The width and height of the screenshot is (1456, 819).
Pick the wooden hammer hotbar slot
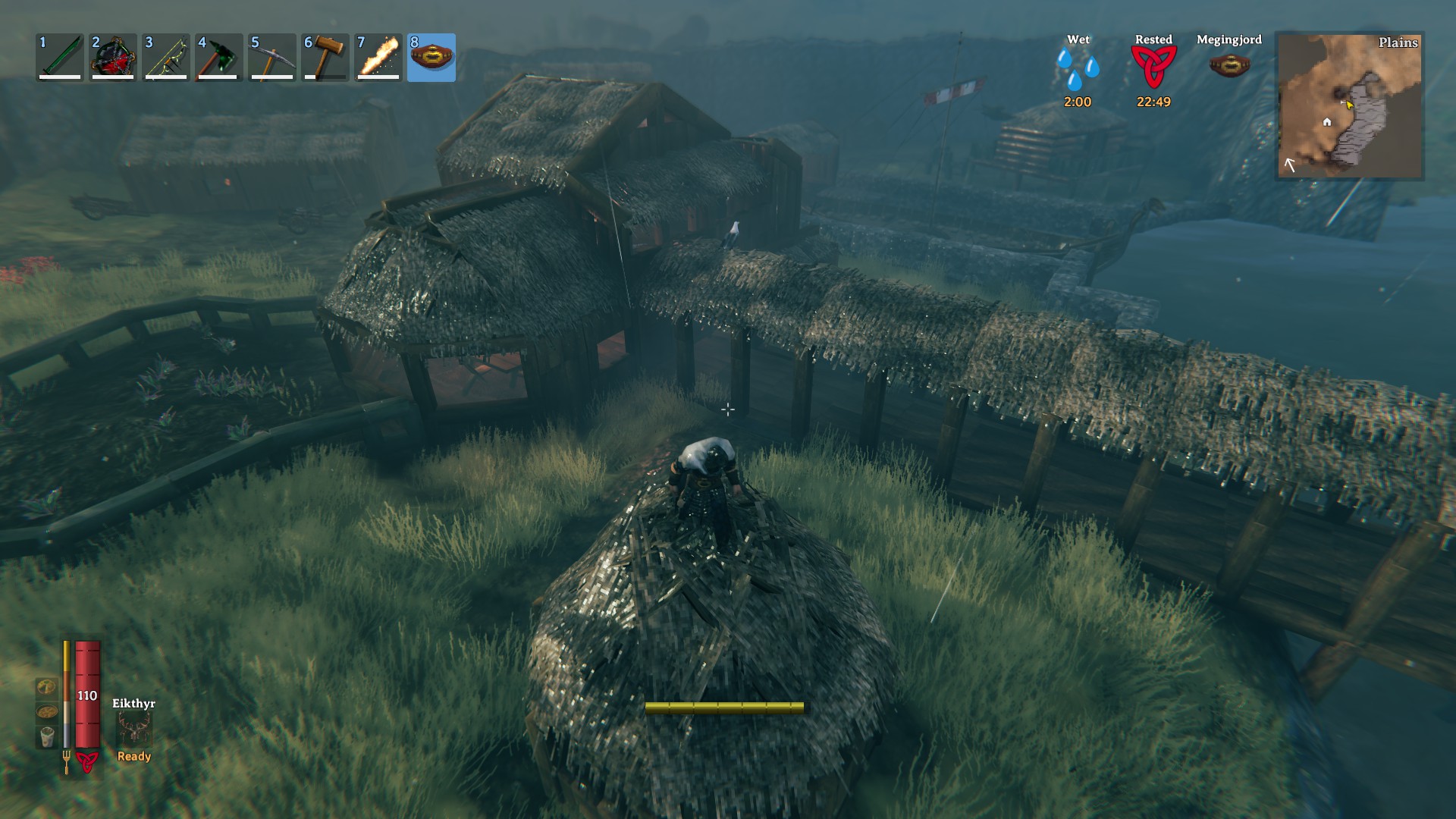point(325,57)
